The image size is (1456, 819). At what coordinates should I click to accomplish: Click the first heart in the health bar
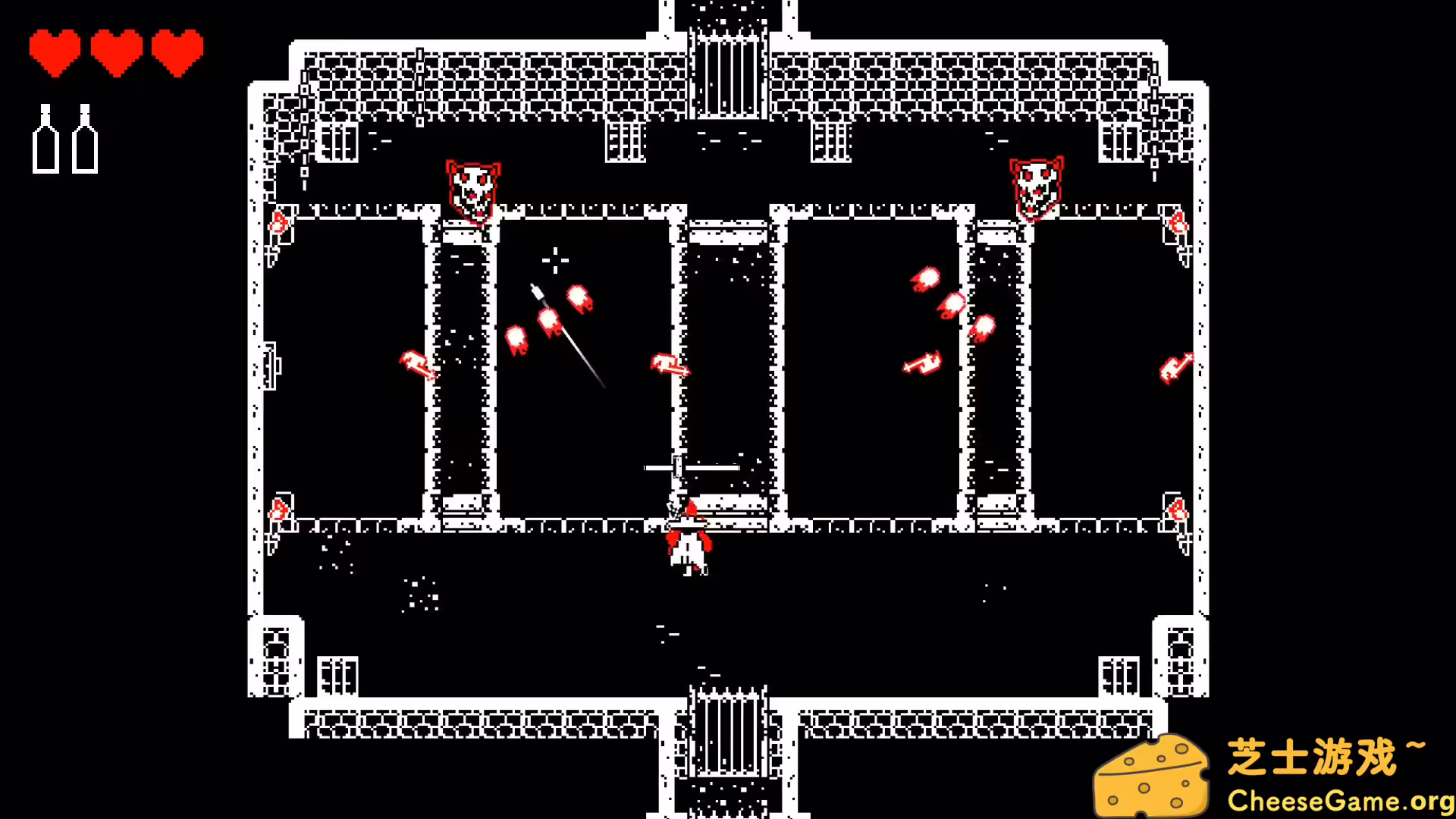click(x=54, y=52)
